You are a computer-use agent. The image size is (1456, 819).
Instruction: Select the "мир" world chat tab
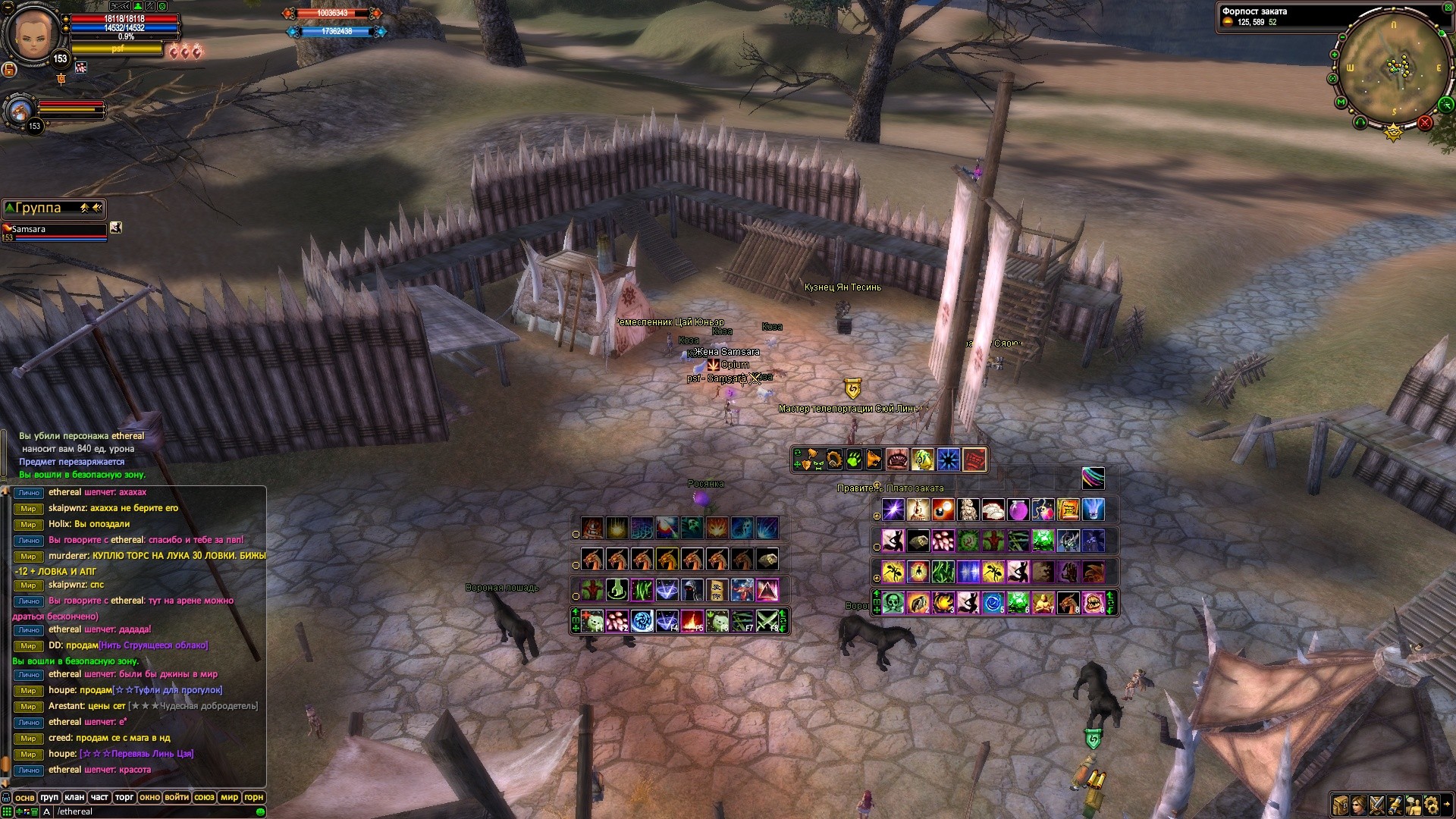[229, 797]
